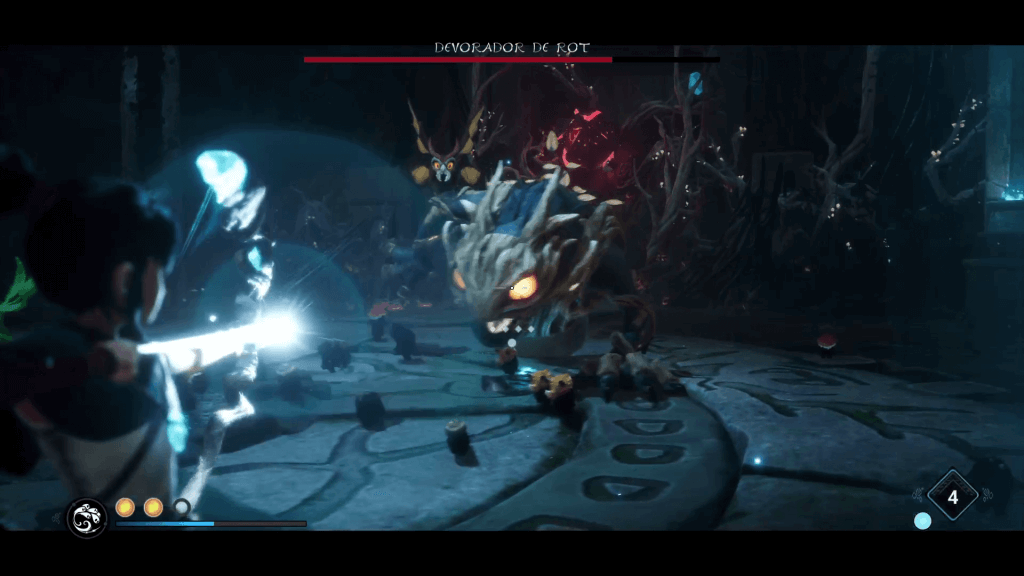
Task: Select the empty Rot courage orb
Action: click(181, 507)
